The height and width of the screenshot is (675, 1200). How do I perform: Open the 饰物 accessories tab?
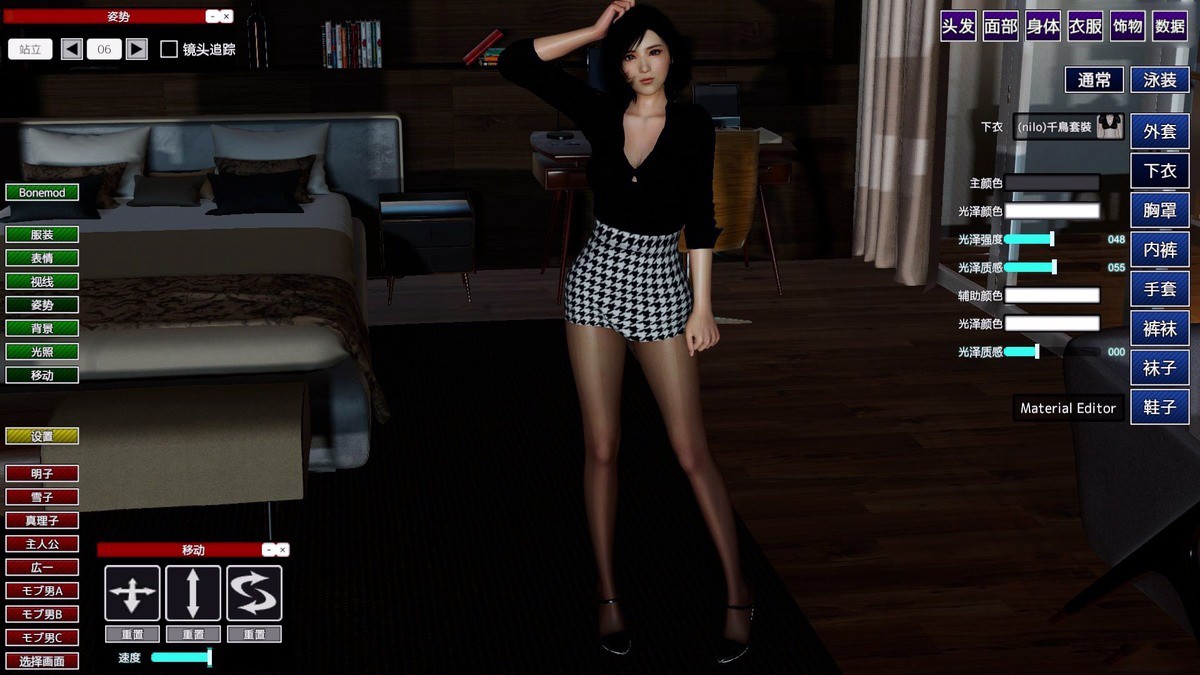click(1127, 27)
